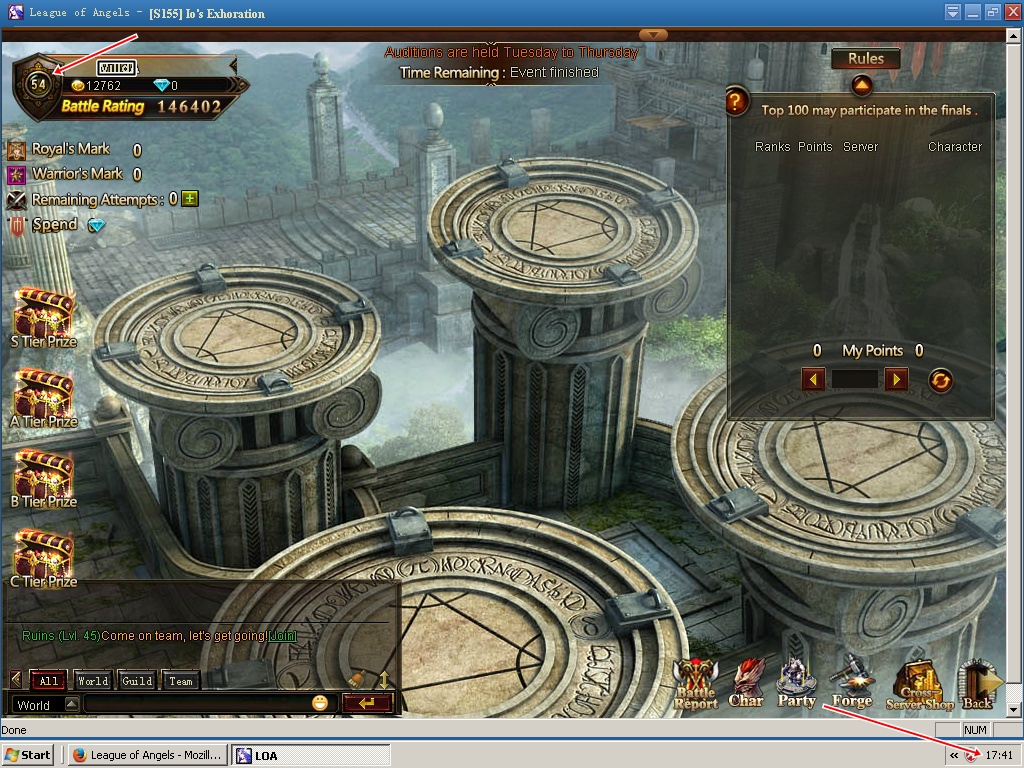Go to the next ranking page

pyautogui.click(x=896, y=380)
